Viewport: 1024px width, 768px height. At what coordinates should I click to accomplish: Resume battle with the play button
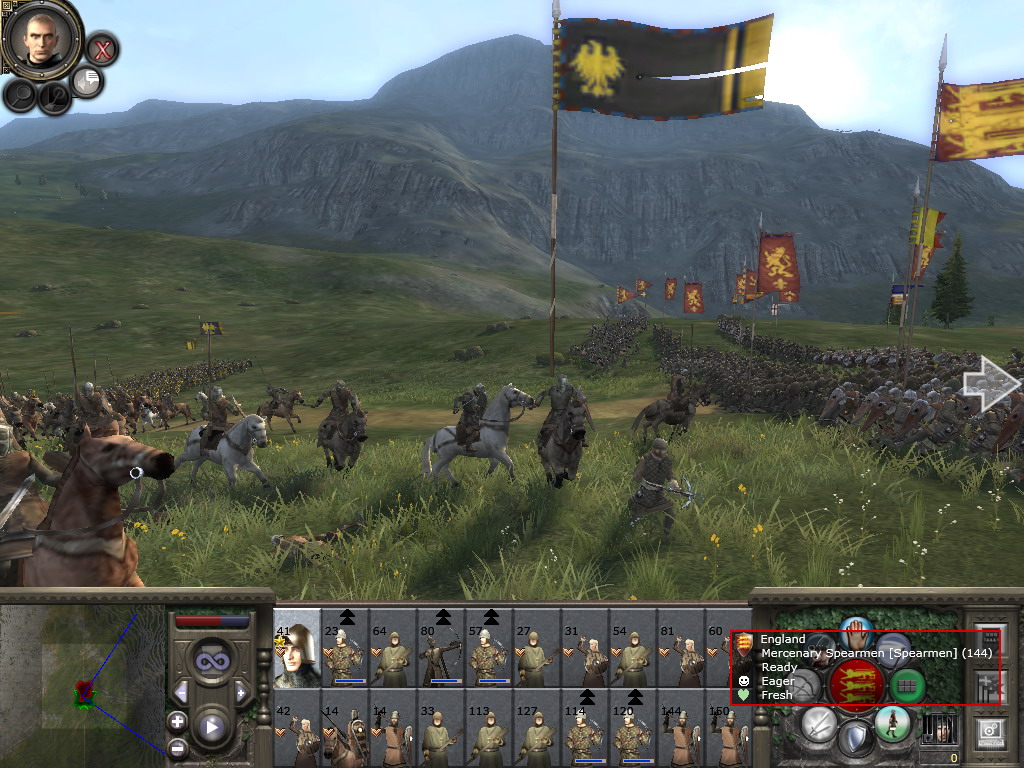tap(211, 726)
